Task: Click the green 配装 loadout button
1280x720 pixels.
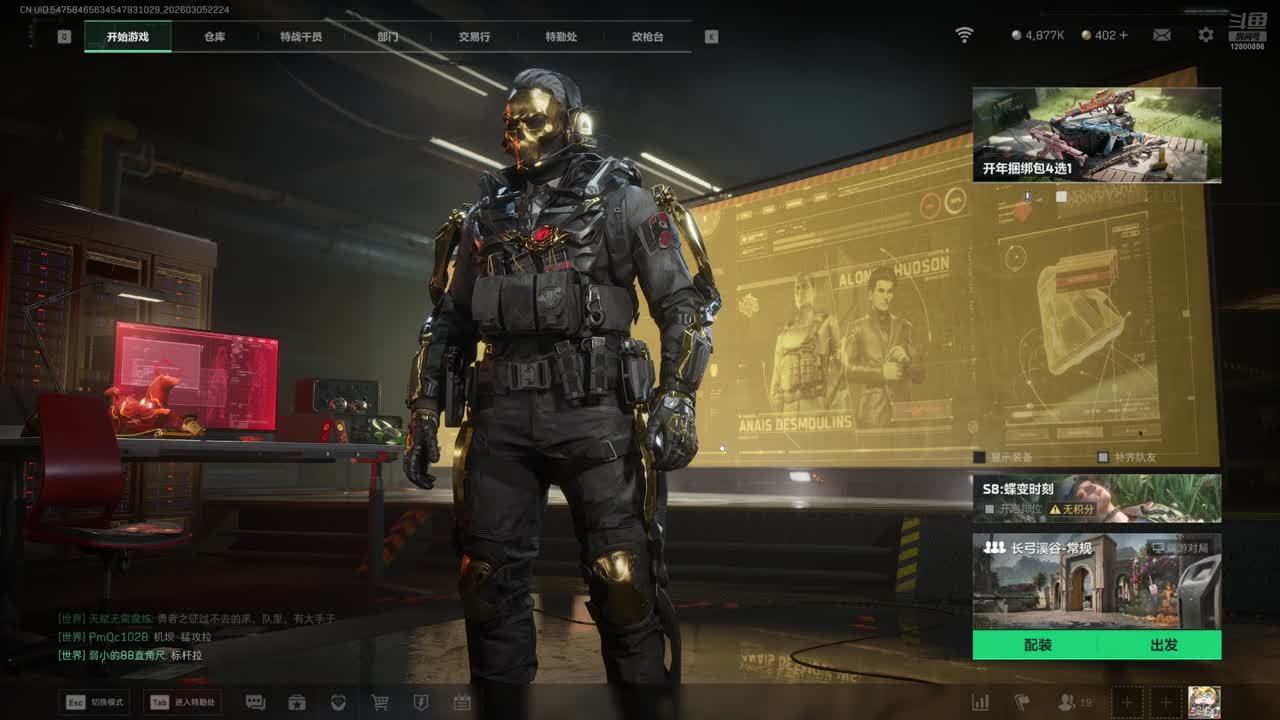Action: (1037, 645)
